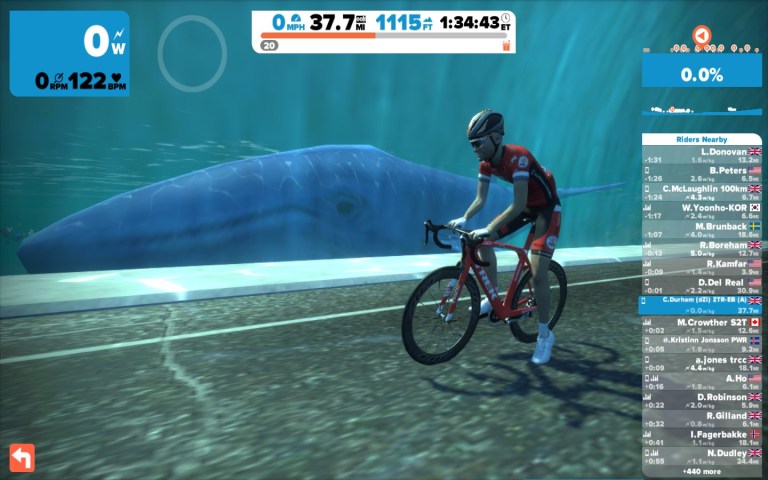Image resolution: width=768 pixels, height=480 pixels.
Task: Pick W.Yoonho-KOR in the nearby riders
Action: pos(701,211)
